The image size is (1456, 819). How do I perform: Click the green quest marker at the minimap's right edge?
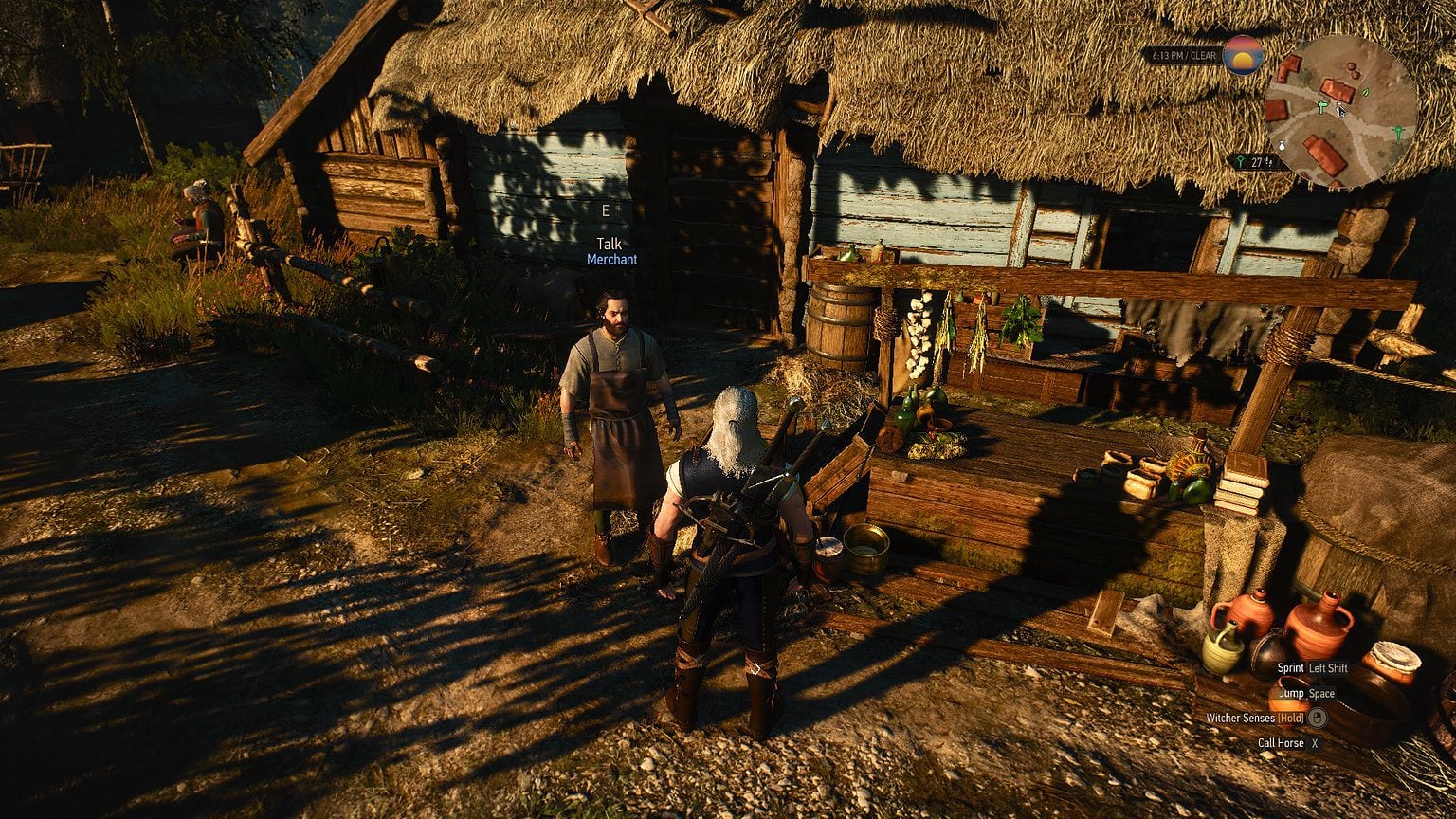point(1399,131)
